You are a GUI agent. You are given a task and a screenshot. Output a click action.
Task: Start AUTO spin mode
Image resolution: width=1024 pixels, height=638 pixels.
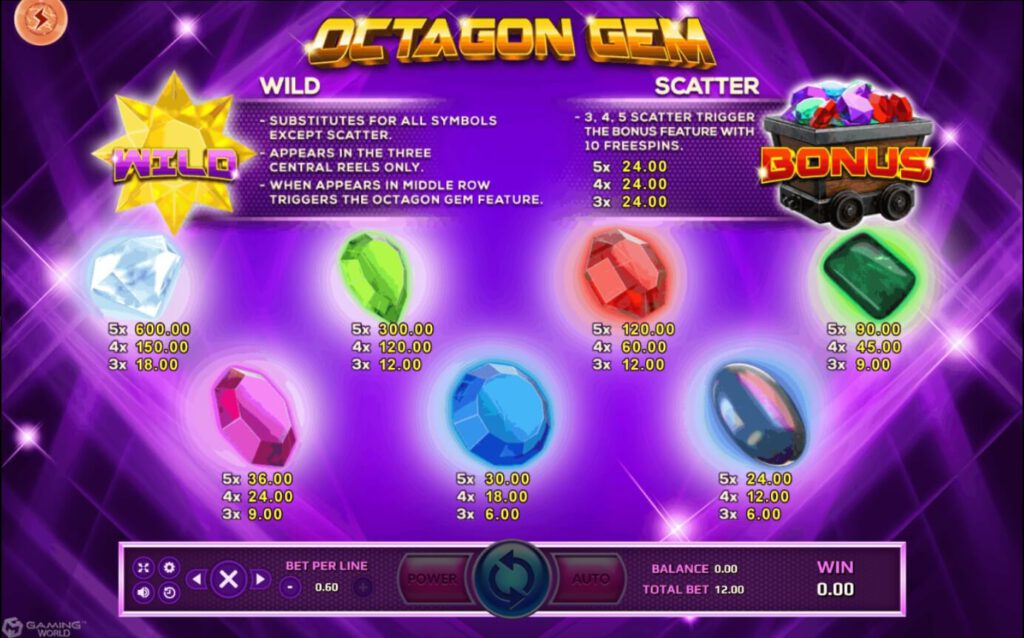pyautogui.click(x=591, y=578)
